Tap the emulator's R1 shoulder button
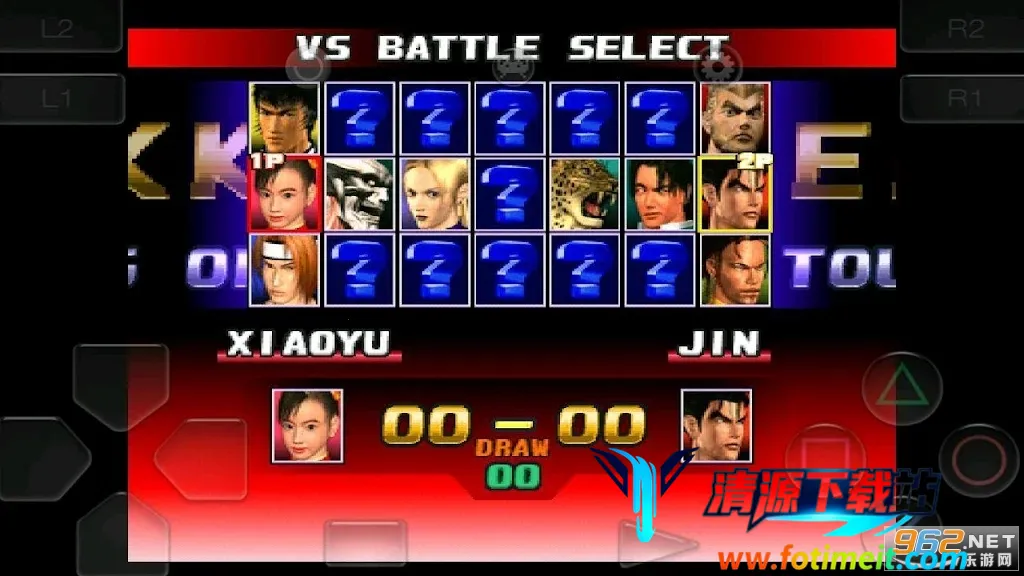Image resolution: width=1024 pixels, height=576 pixels. [963, 97]
